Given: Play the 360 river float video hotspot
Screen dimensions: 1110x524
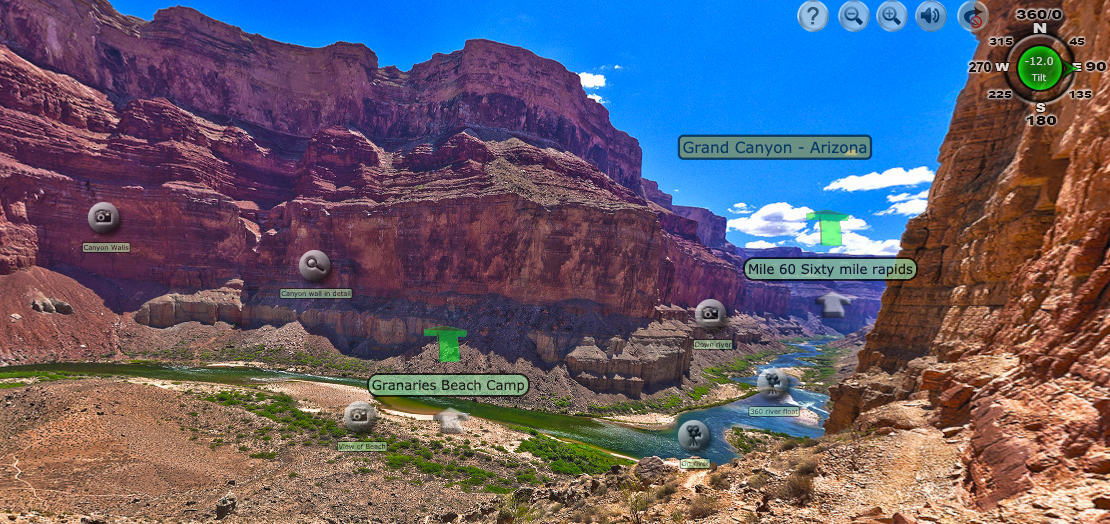Looking at the screenshot, I should 773,382.
